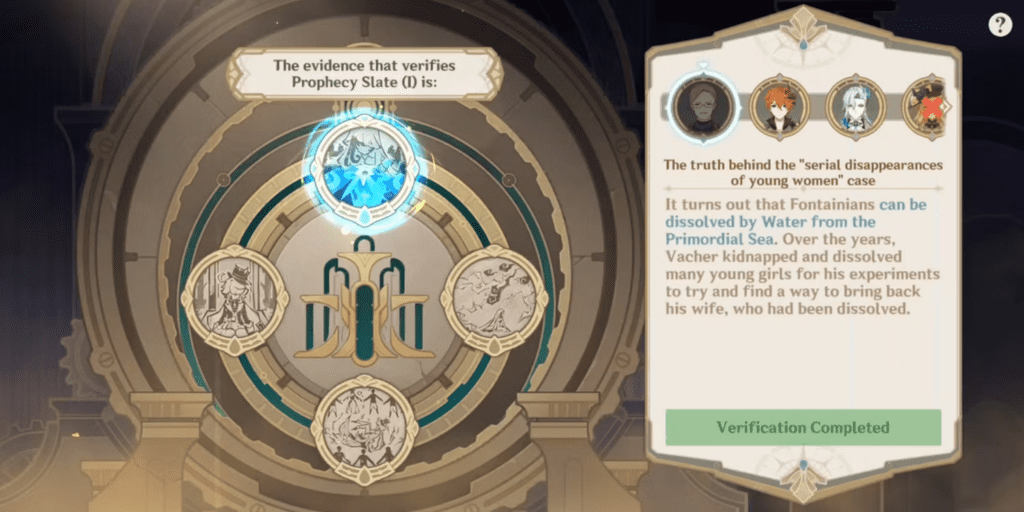Open the question mark help icon
This screenshot has width=1024, height=512.
[x=1000, y=25]
